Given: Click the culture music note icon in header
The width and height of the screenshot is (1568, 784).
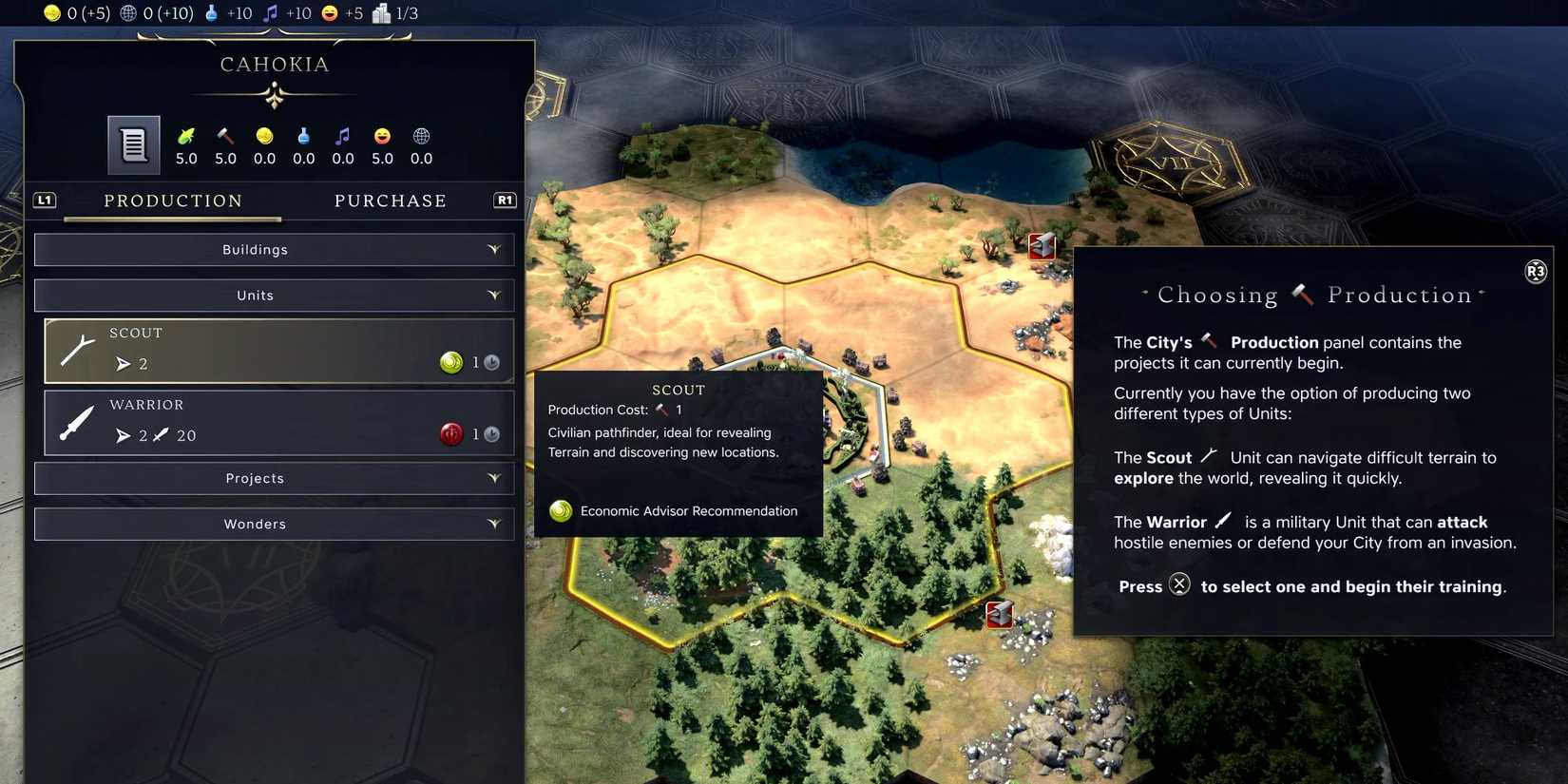Looking at the screenshot, I should (273, 13).
